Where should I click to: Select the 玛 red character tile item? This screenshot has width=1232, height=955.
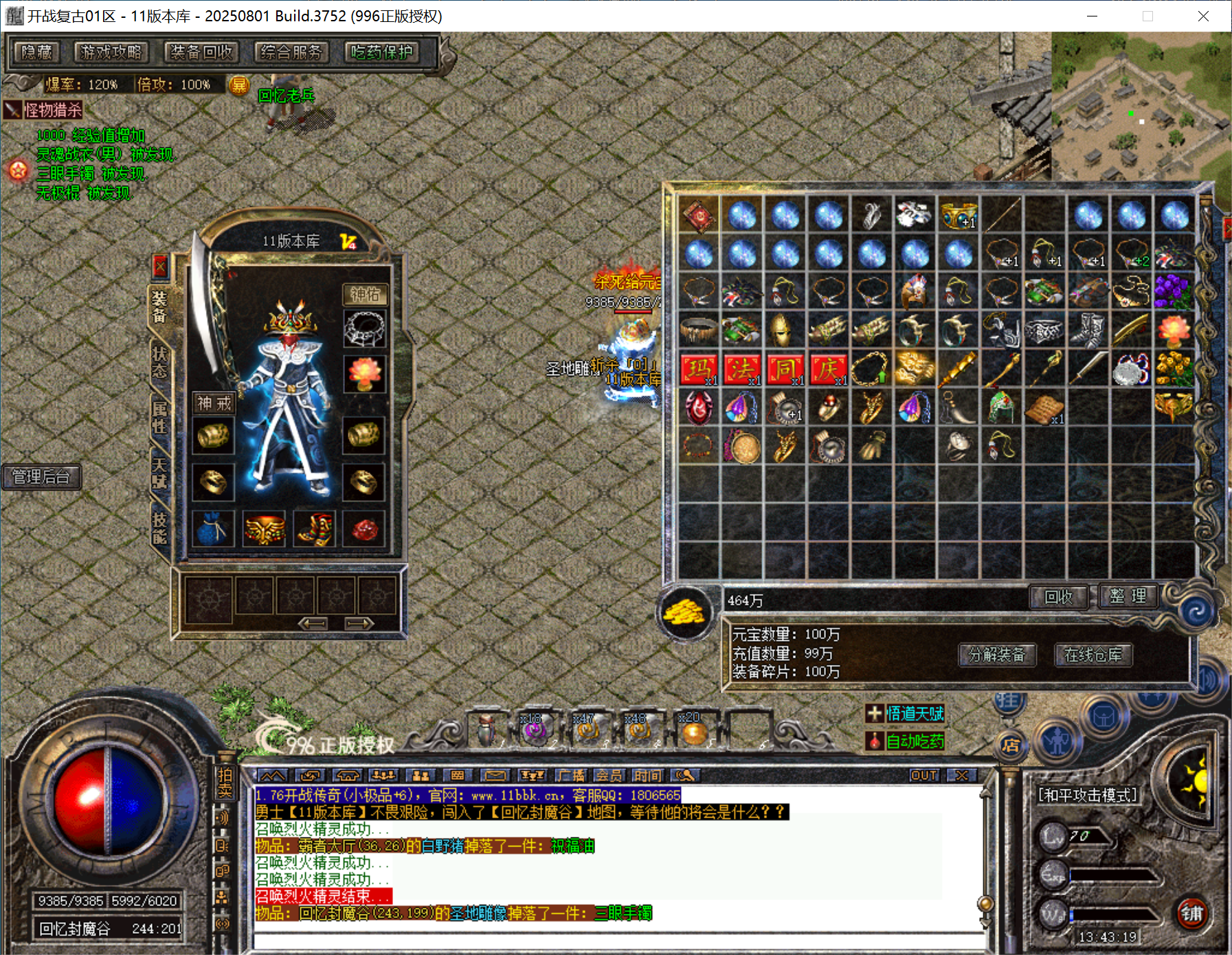[x=699, y=370]
